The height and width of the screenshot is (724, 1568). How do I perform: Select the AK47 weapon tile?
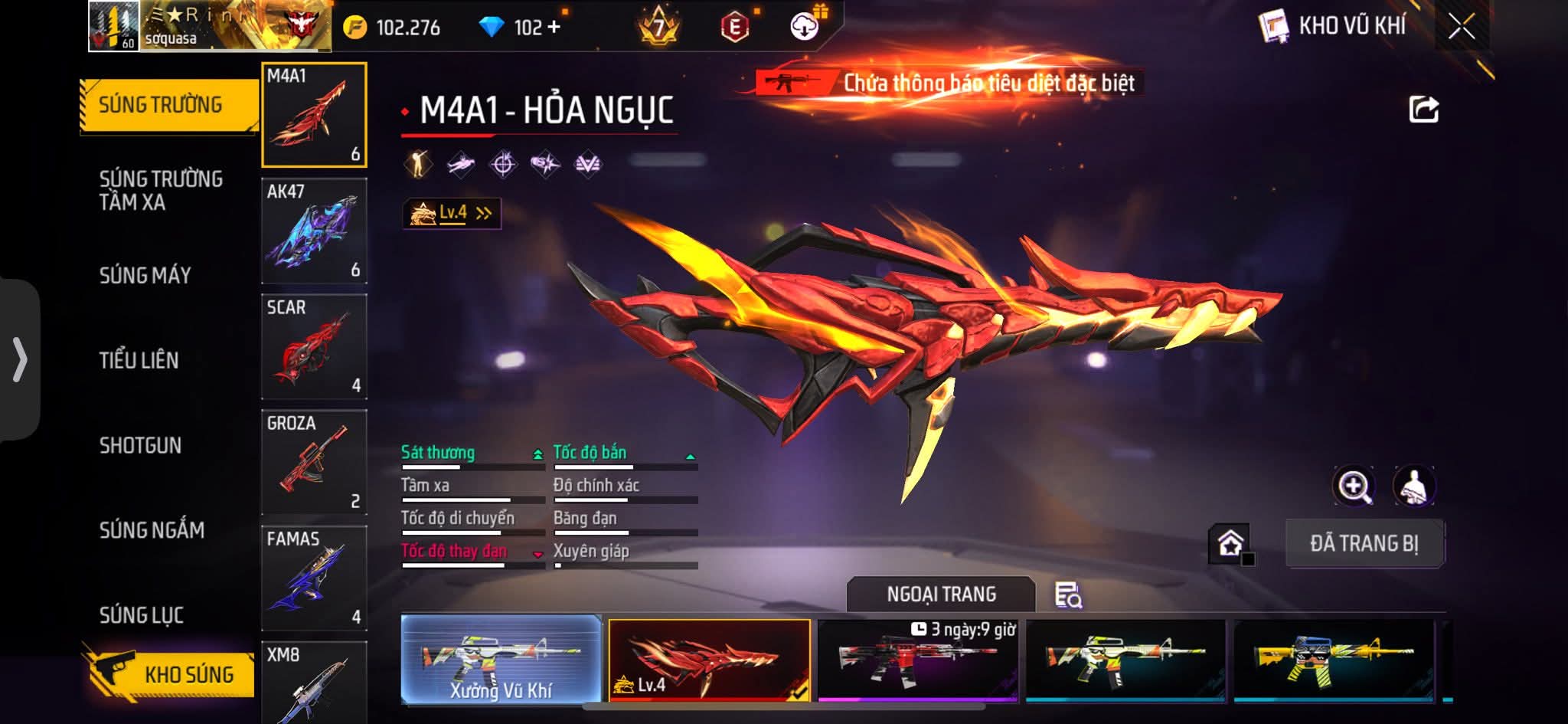314,231
